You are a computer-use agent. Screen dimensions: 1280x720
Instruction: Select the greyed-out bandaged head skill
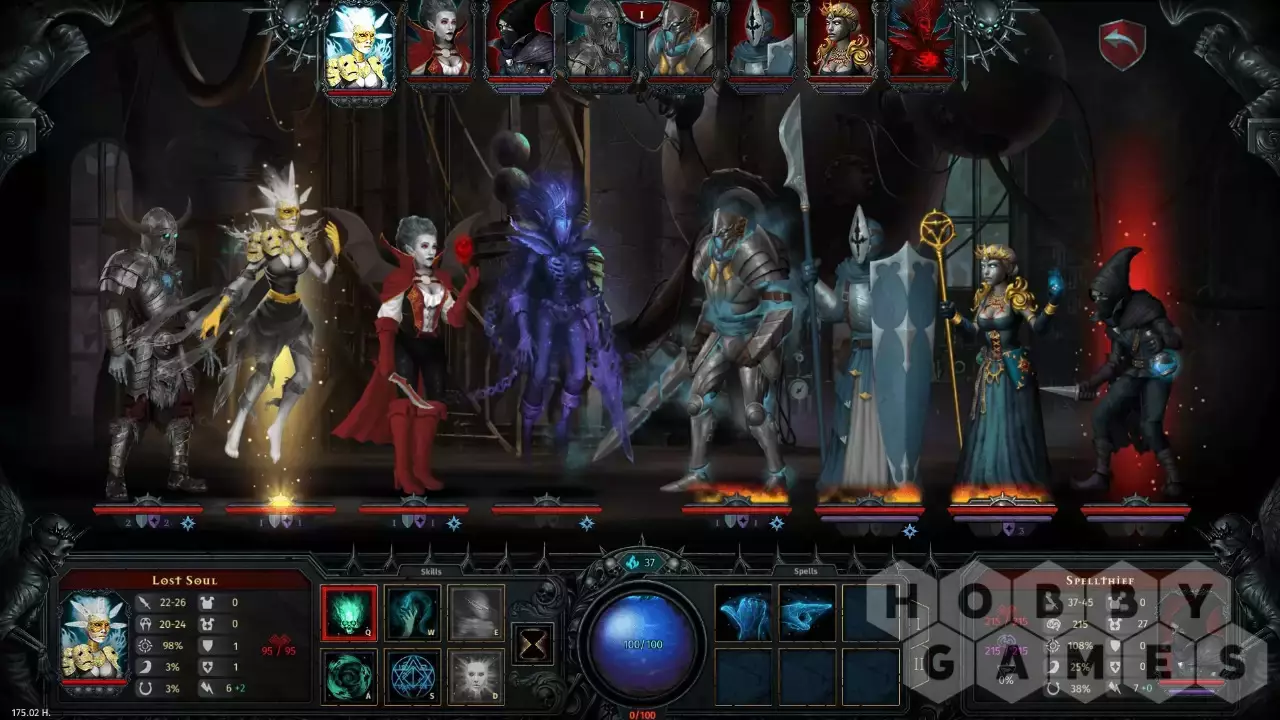(475, 612)
